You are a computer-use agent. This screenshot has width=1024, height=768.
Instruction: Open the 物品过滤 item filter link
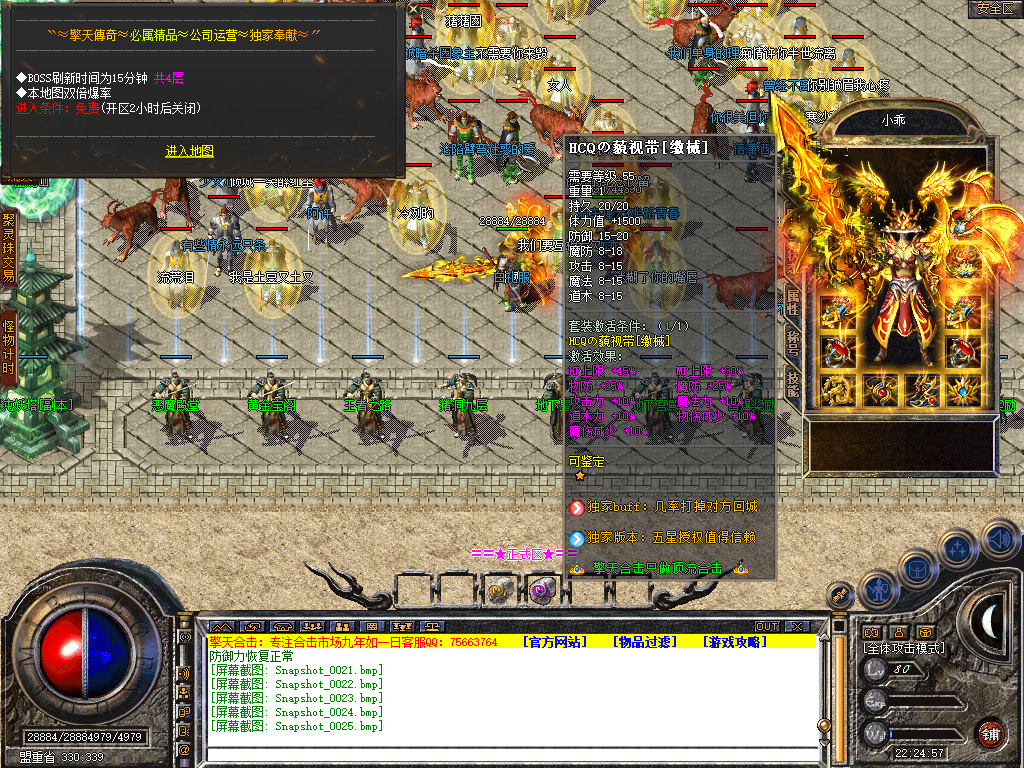point(644,642)
